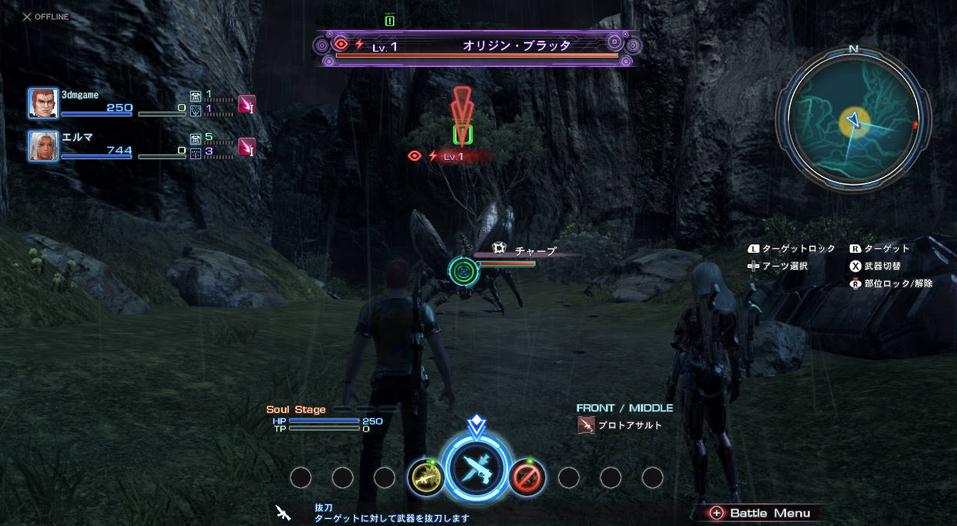The width and height of the screenshot is (957, 526).
Task: Activate the yellow rifle art icon
Action: pyautogui.click(x=426, y=477)
